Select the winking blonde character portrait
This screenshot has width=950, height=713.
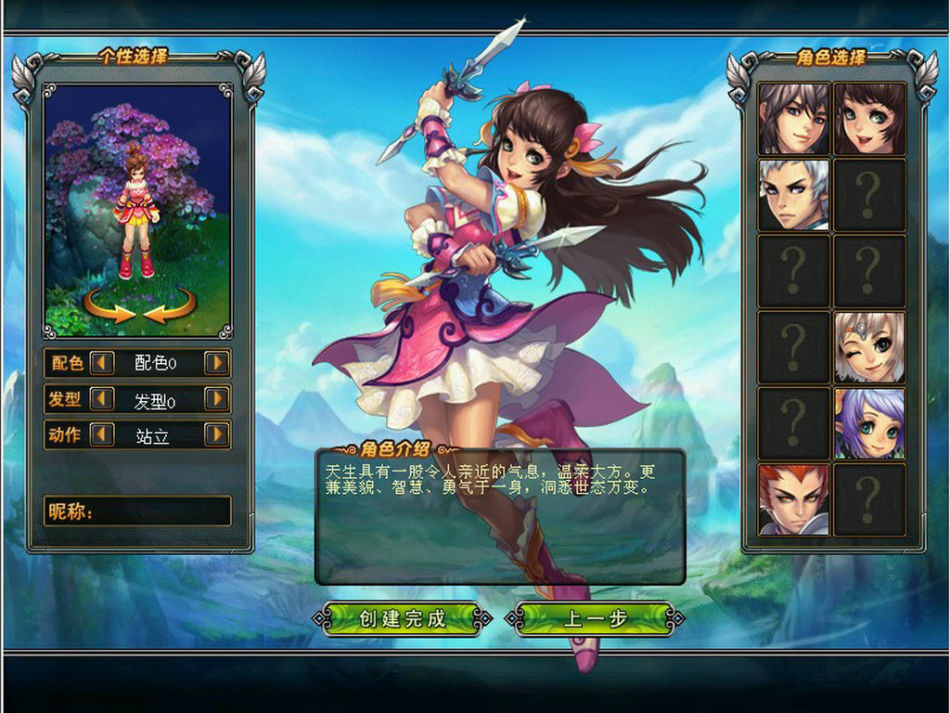pos(869,347)
